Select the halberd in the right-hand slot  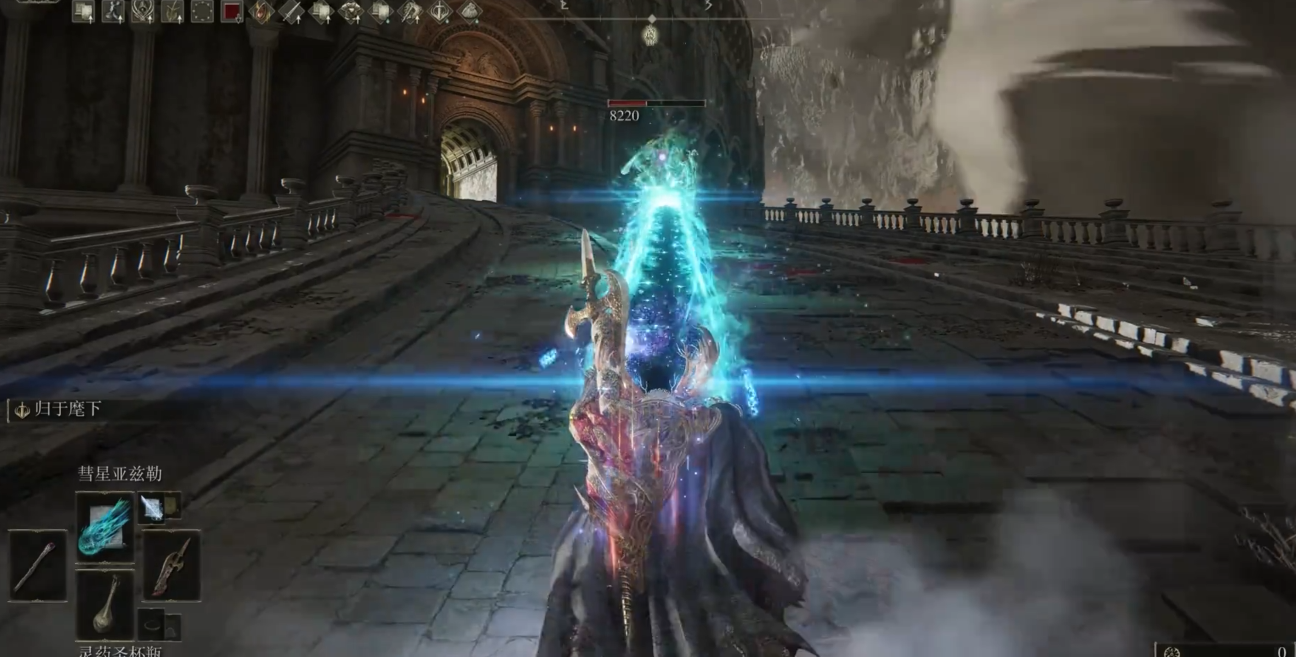tap(171, 565)
